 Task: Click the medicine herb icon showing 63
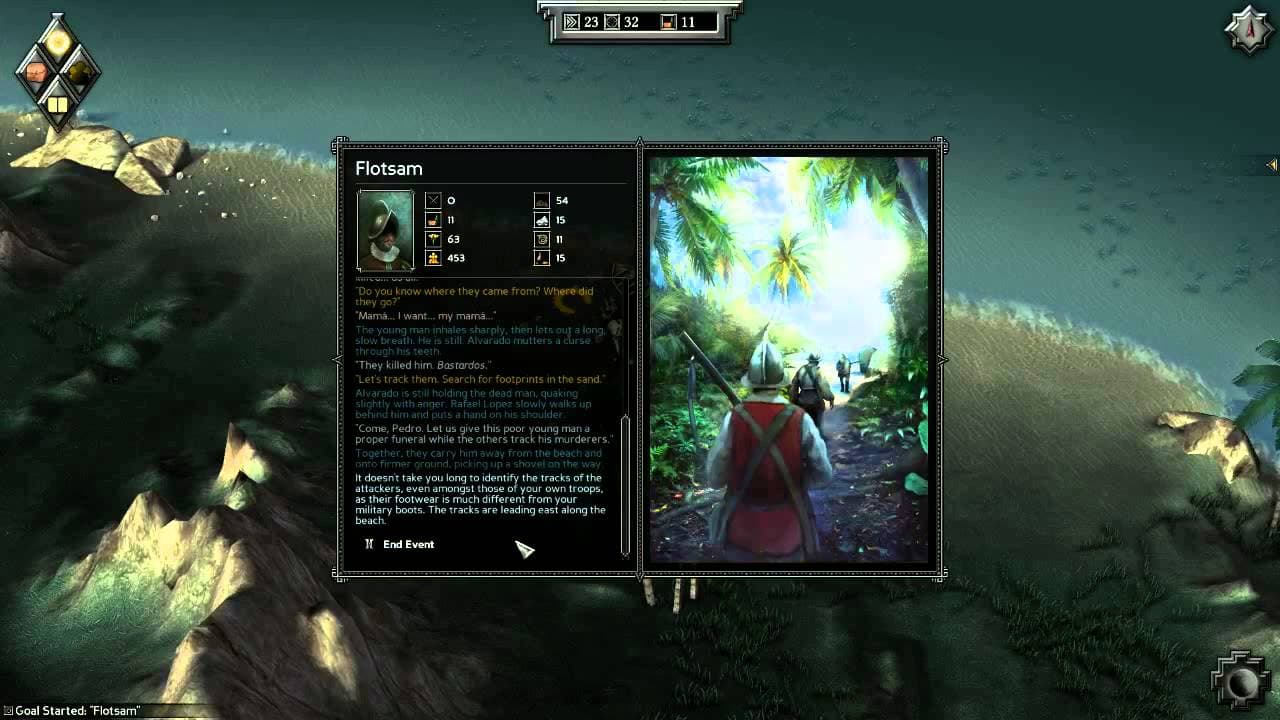433,240
